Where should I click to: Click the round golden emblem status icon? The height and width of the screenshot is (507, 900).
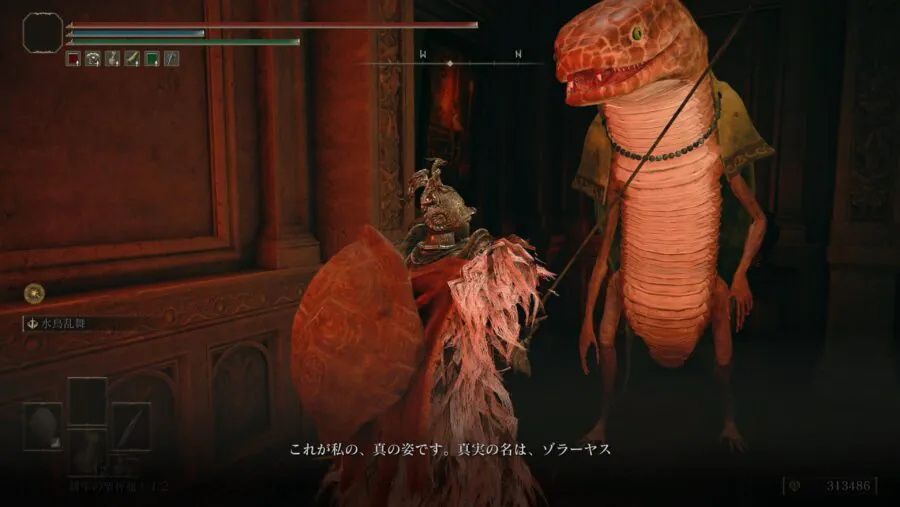(34, 293)
